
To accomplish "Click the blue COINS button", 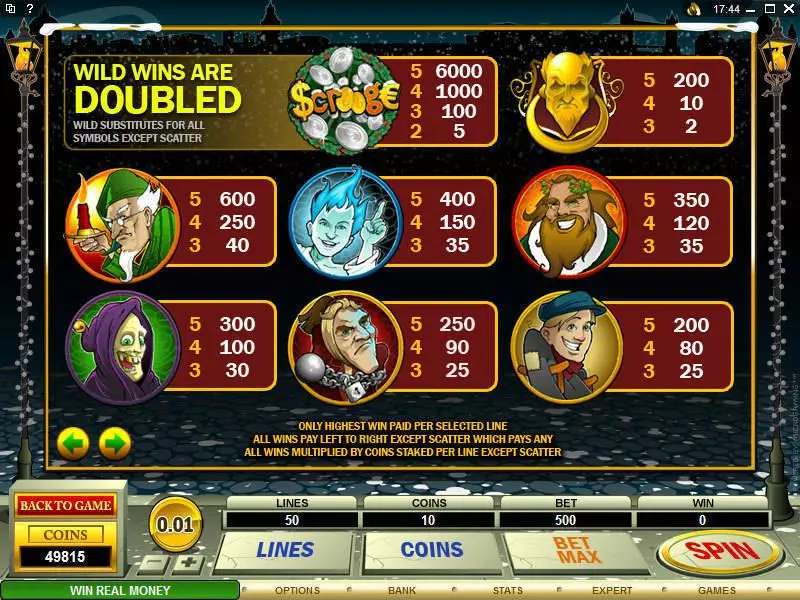I will click(x=431, y=549).
